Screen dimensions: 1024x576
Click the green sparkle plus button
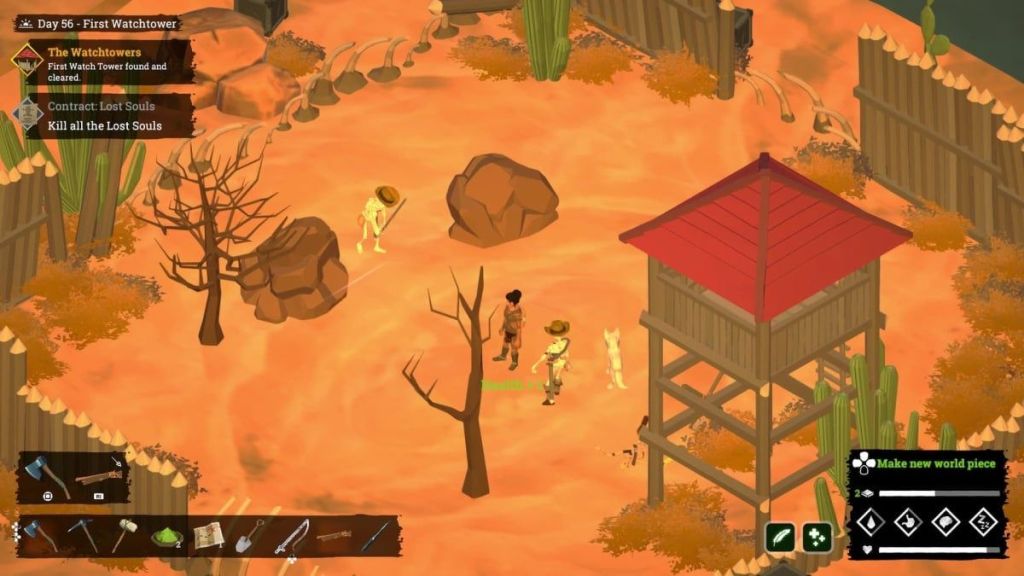click(x=817, y=537)
